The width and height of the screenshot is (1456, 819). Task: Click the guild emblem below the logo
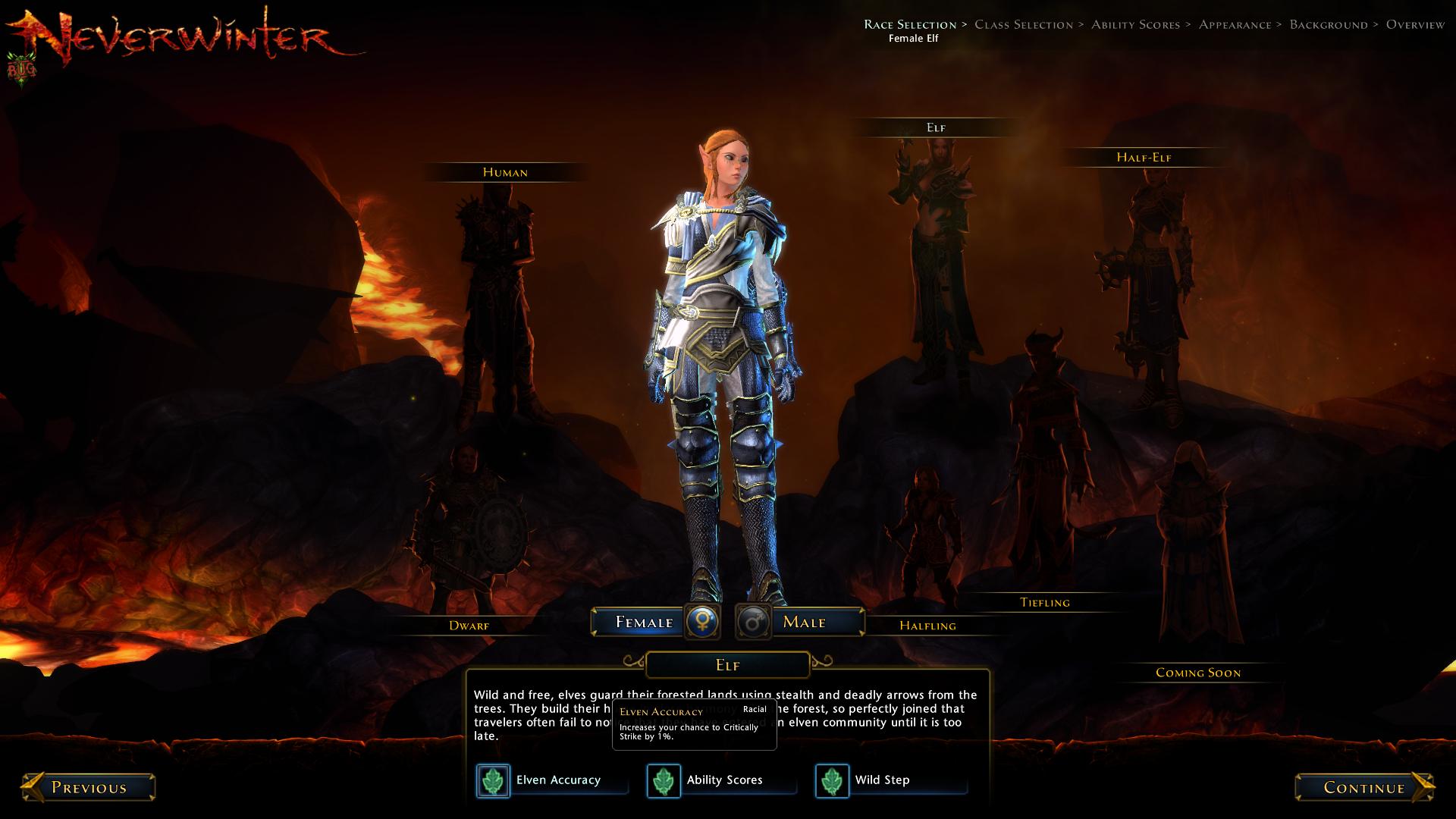pos(23,67)
